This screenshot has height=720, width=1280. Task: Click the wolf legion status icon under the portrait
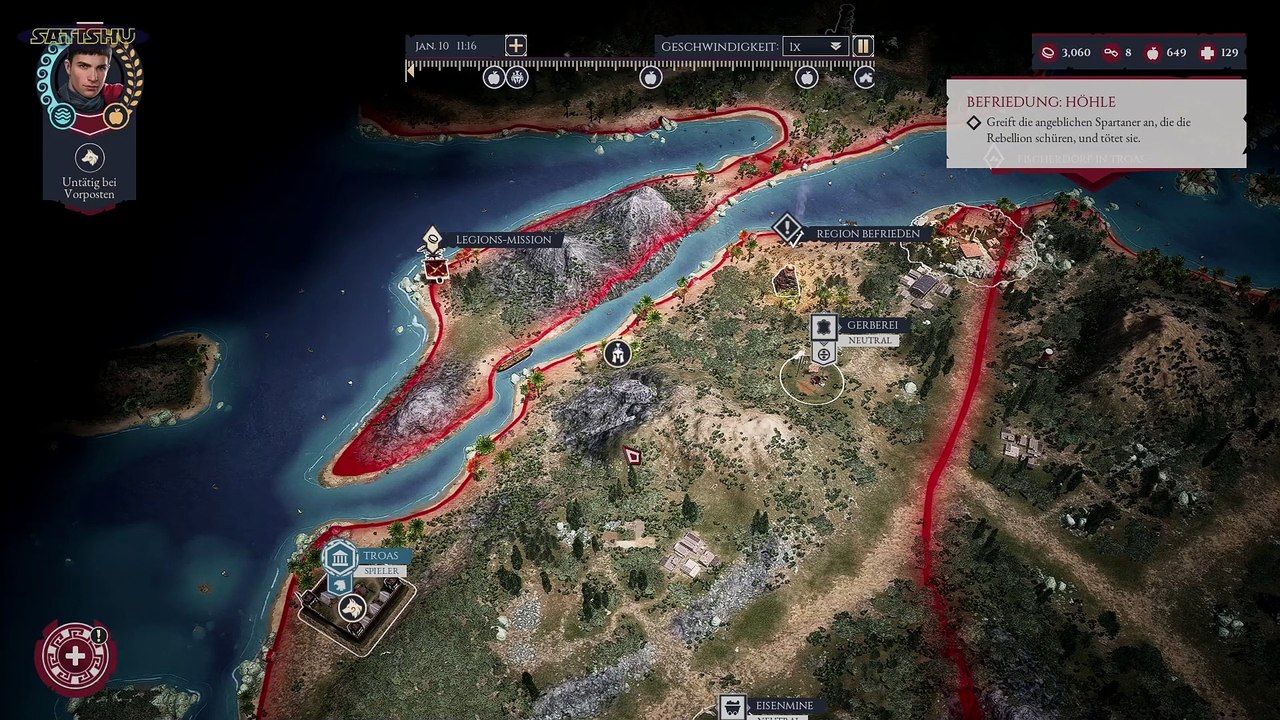[x=90, y=158]
